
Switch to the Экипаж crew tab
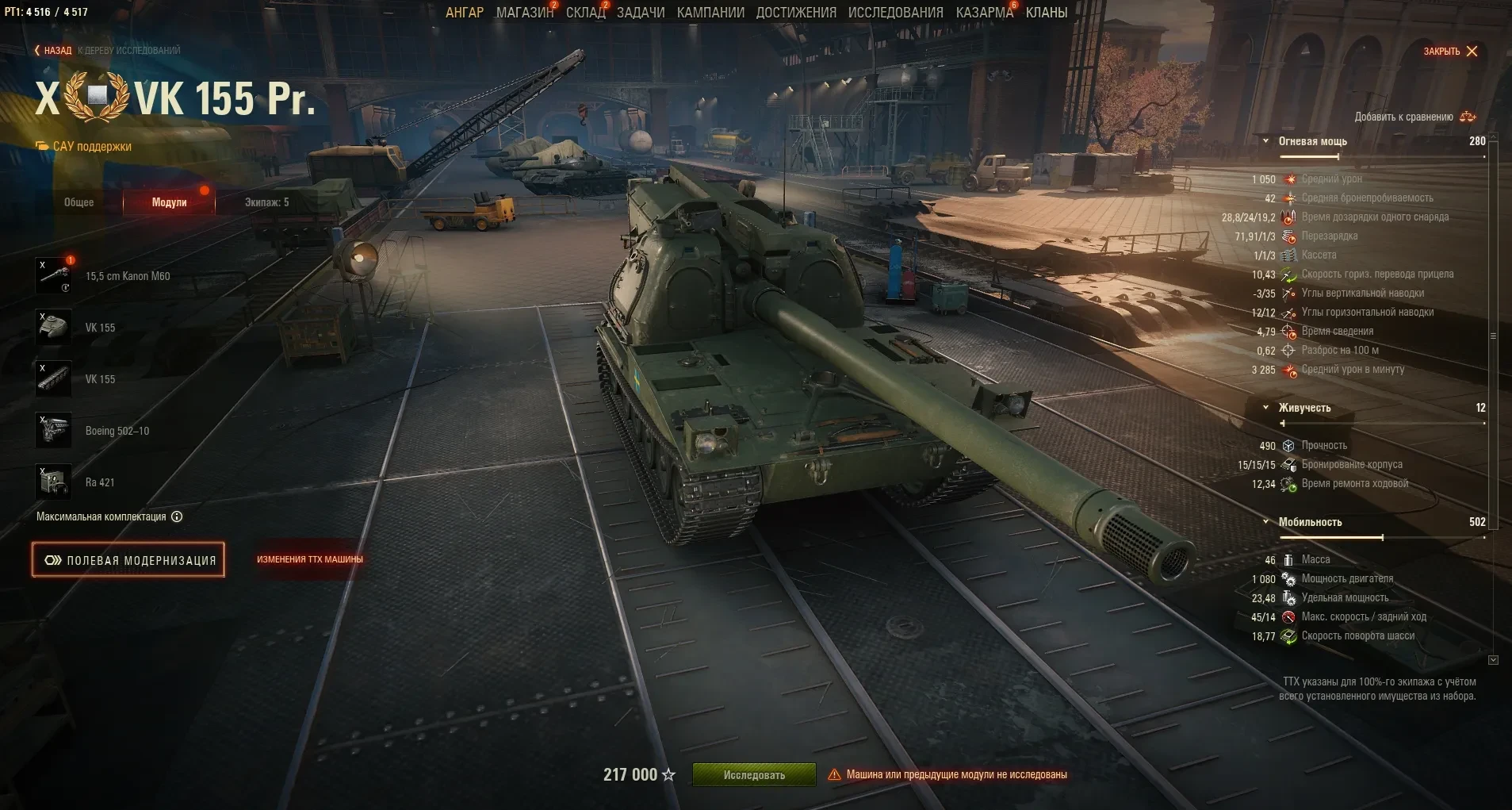click(266, 202)
